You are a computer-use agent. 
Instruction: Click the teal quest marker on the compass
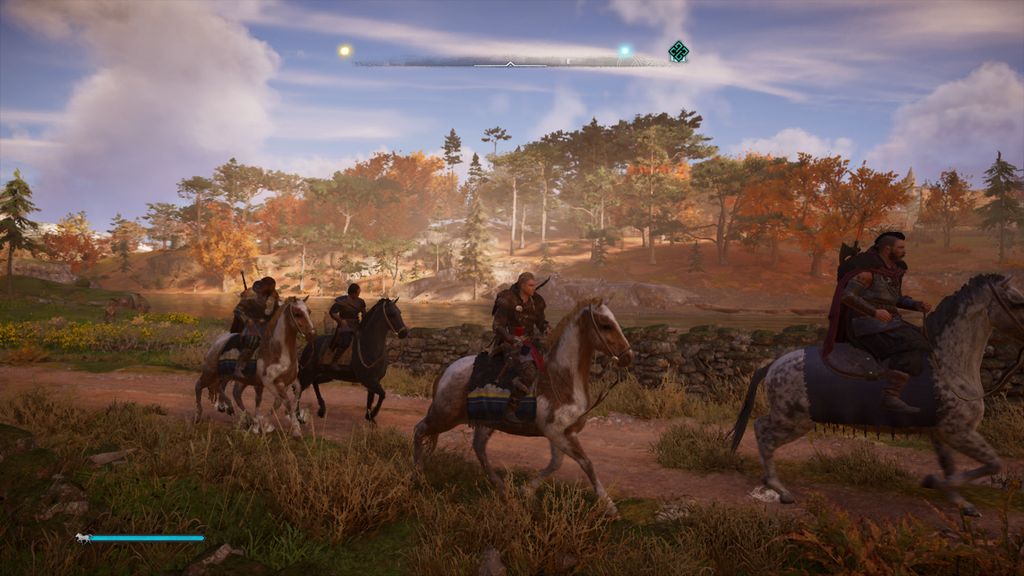tap(678, 51)
